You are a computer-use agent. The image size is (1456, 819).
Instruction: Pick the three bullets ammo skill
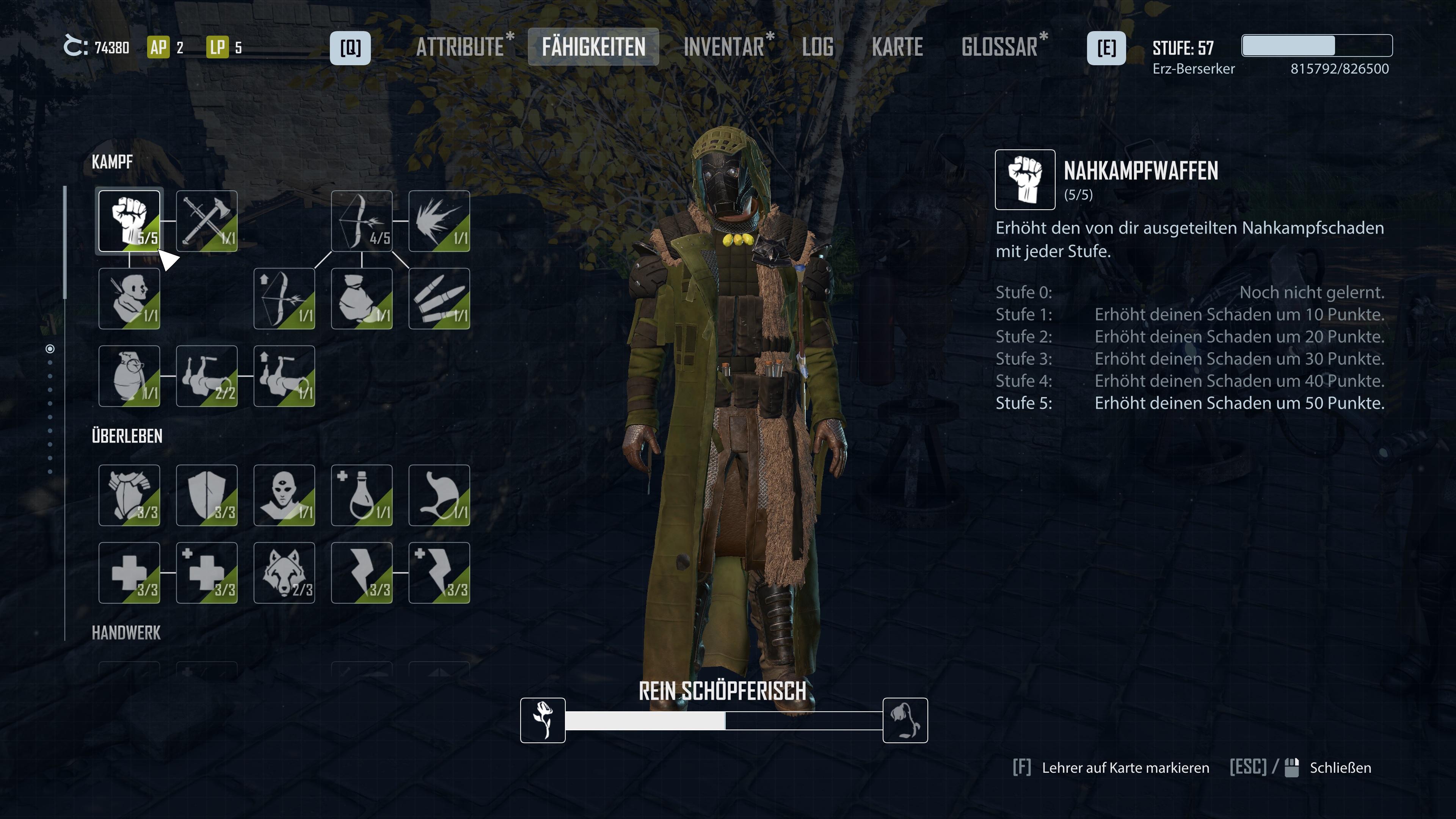439,298
